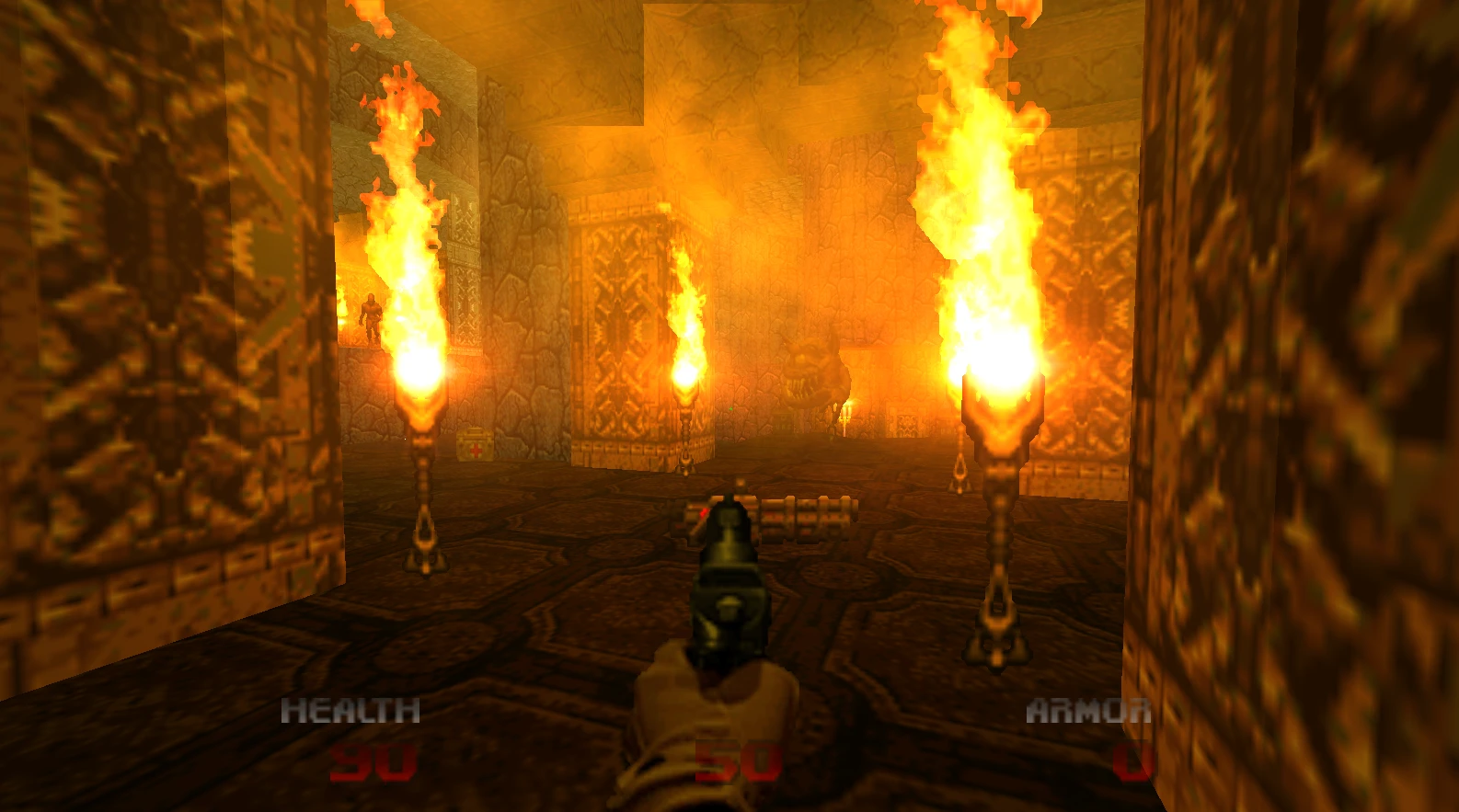Select the ARMOR label in the HUD
This screenshot has height=812, width=1459.
(1090, 709)
